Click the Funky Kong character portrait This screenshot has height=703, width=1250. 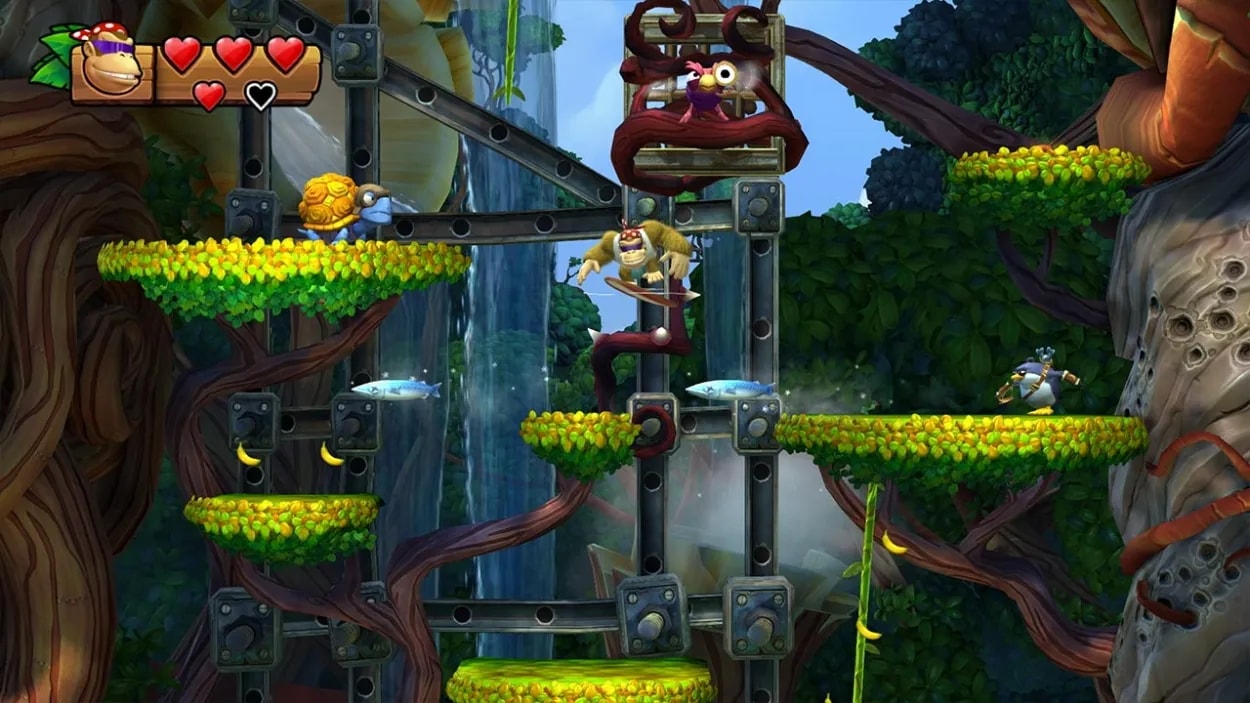110,65
